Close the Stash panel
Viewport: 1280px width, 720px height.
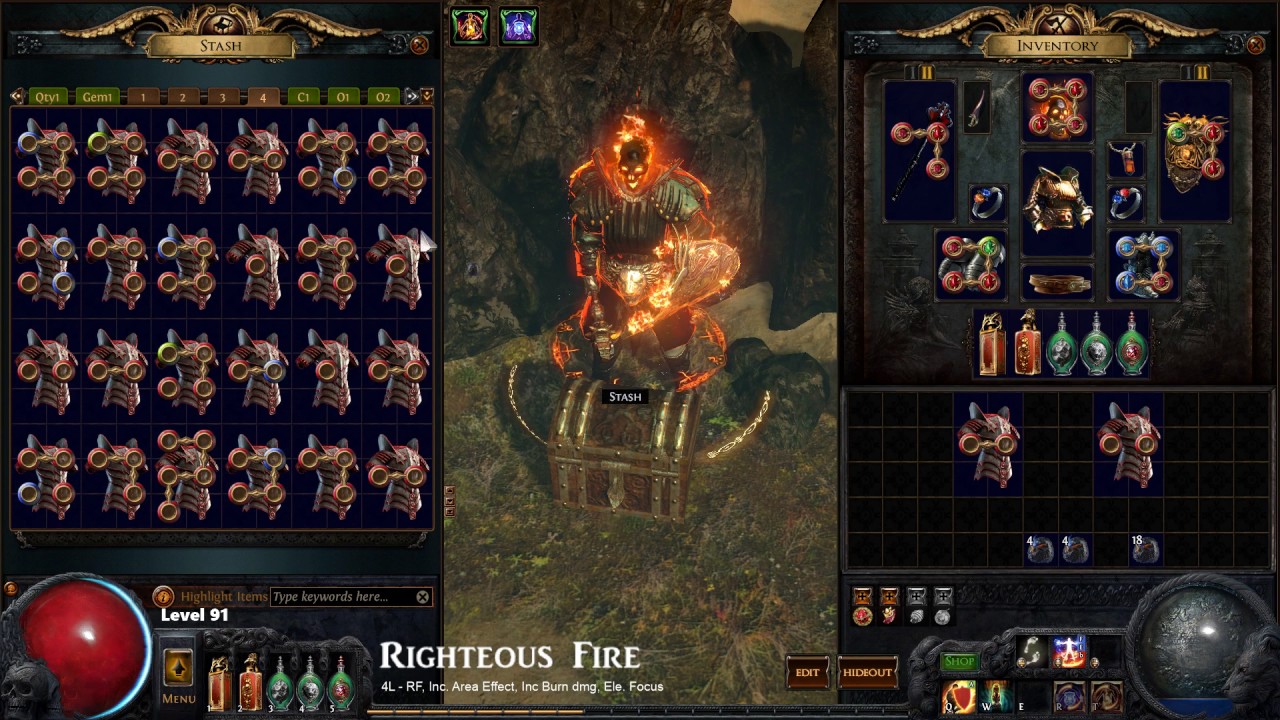[420, 45]
